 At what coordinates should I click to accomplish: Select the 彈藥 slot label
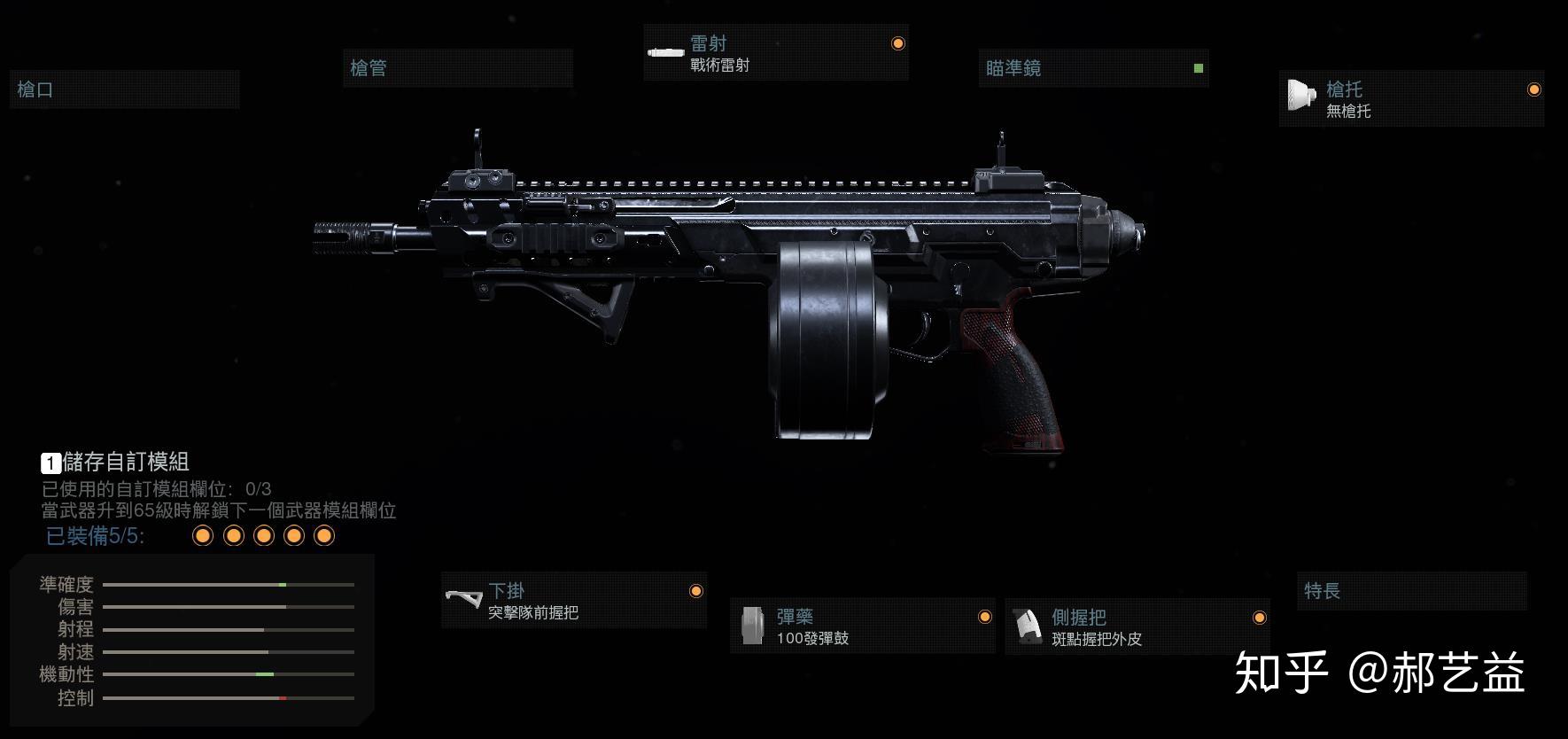coord(796,615)
